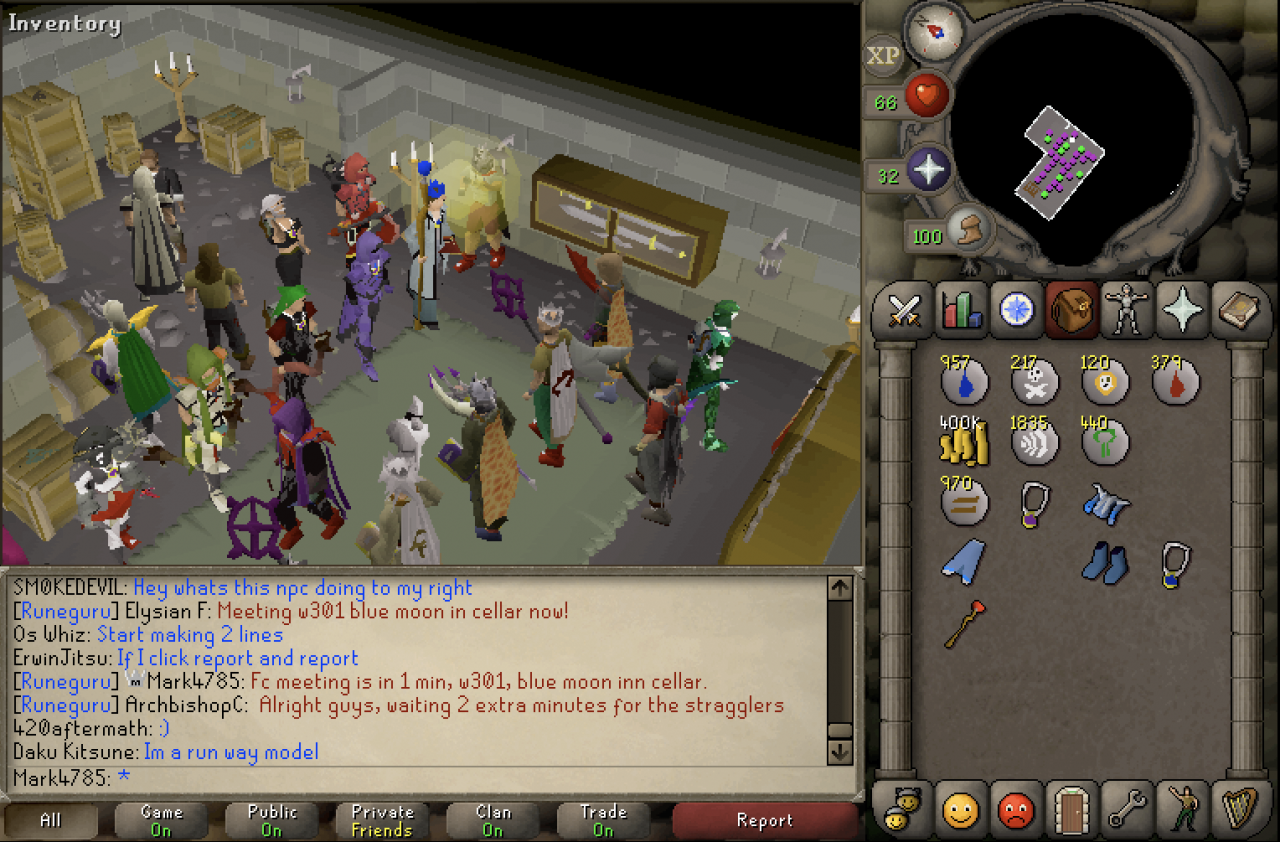Toggle the XP drops button
The height and width of the screenshot is (842, 1280).
coord(883,56)
